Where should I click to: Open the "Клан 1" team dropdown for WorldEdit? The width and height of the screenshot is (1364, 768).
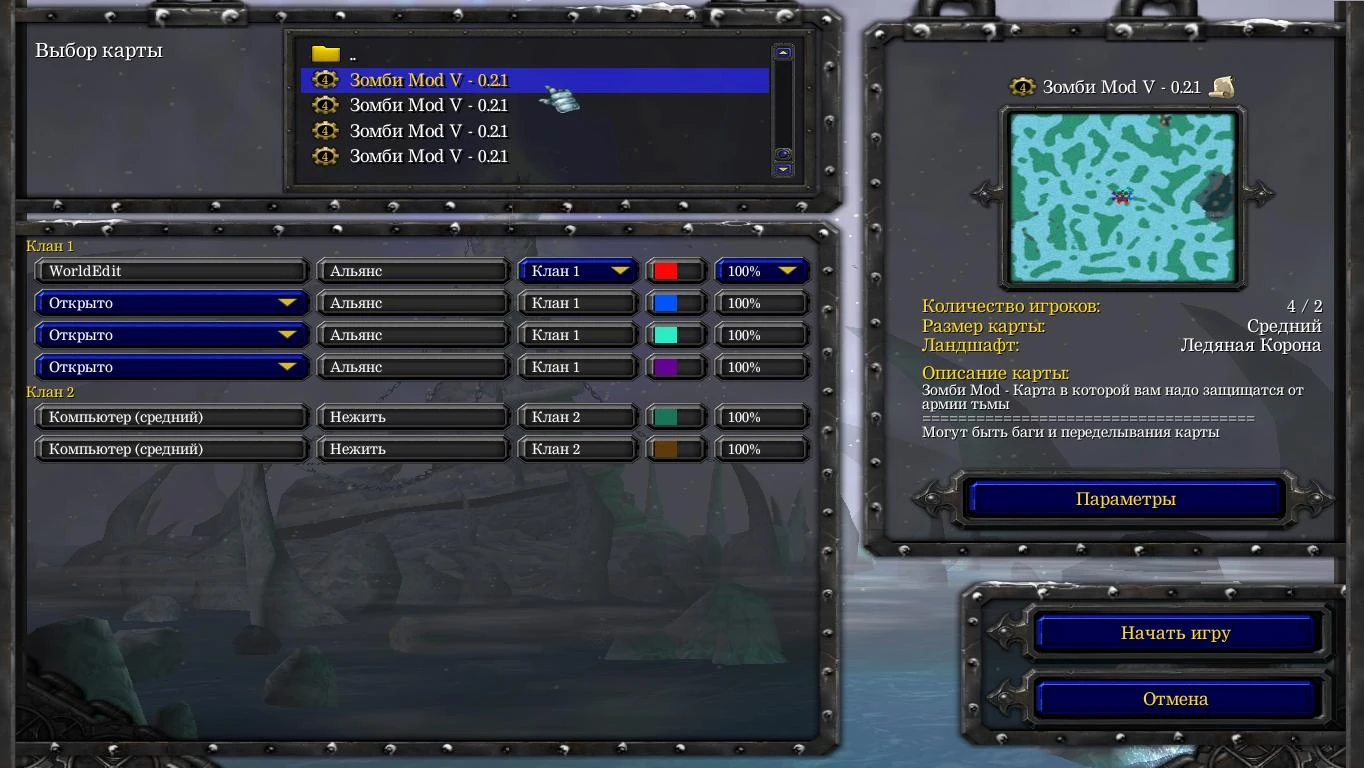(576, 270)
